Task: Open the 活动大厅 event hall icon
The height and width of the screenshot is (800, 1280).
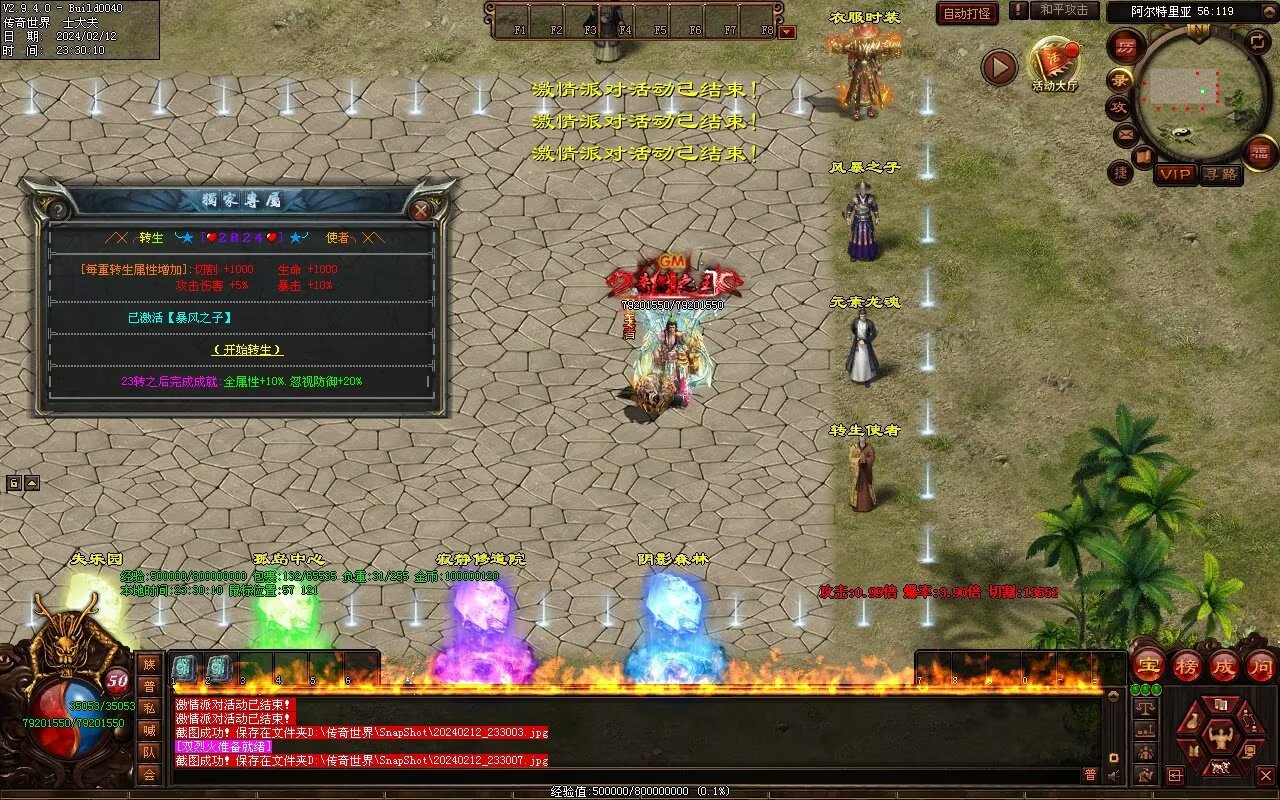Action: pos(1055,62)
